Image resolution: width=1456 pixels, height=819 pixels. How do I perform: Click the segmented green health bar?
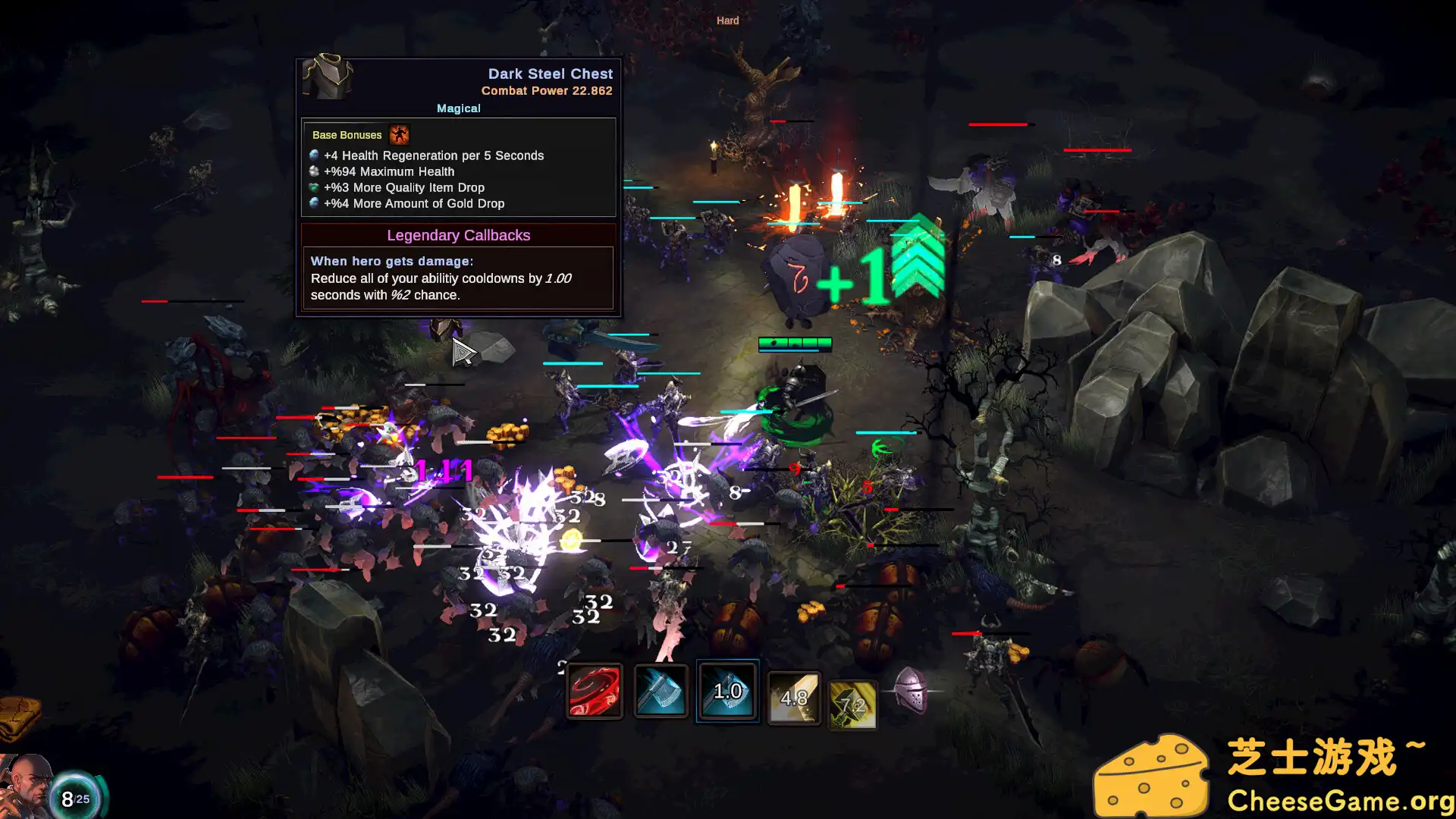(x=795, y=344)
